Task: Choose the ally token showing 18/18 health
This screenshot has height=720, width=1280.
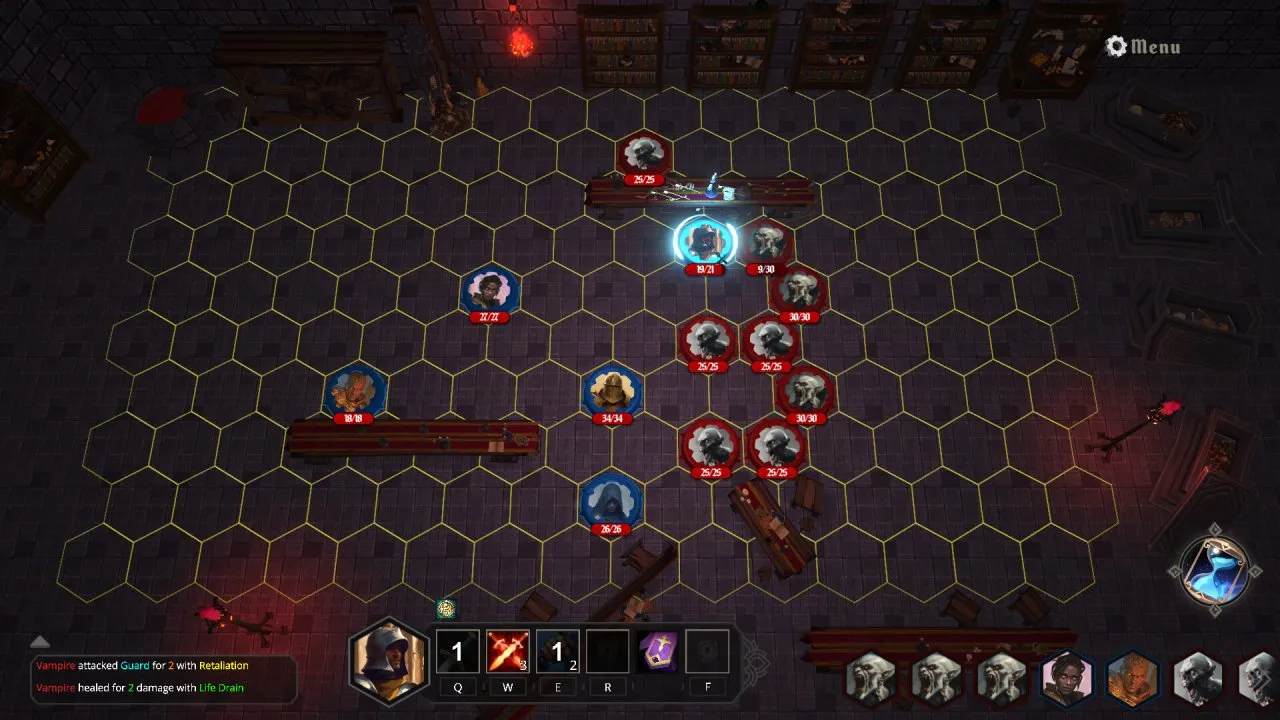Action: pyautogui.click(x=354, y=391)
